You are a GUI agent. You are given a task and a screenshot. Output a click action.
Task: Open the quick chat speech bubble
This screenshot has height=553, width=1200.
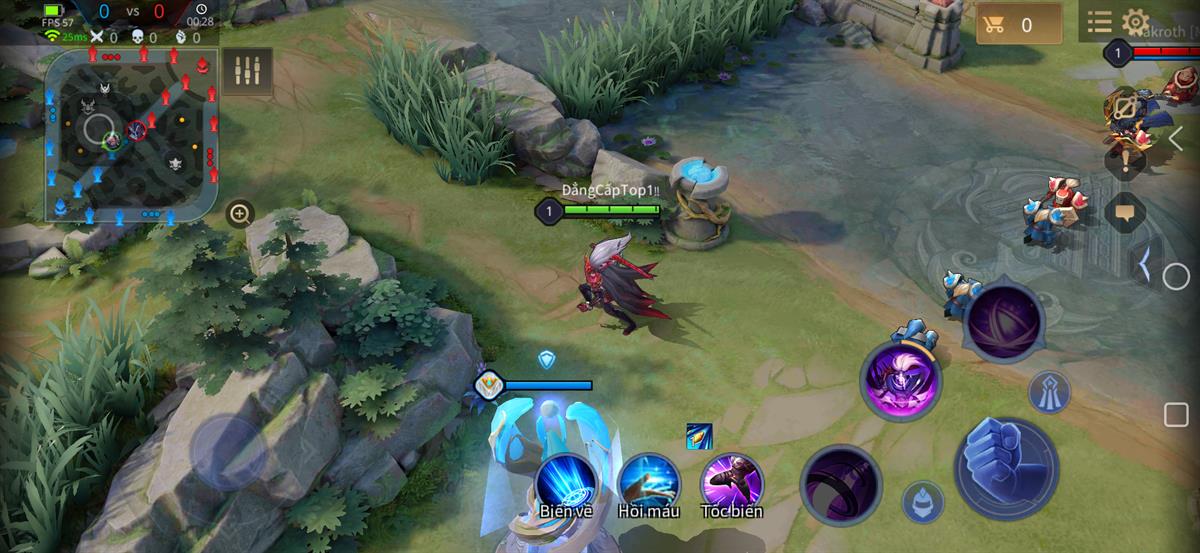(x=1125, y=212)
